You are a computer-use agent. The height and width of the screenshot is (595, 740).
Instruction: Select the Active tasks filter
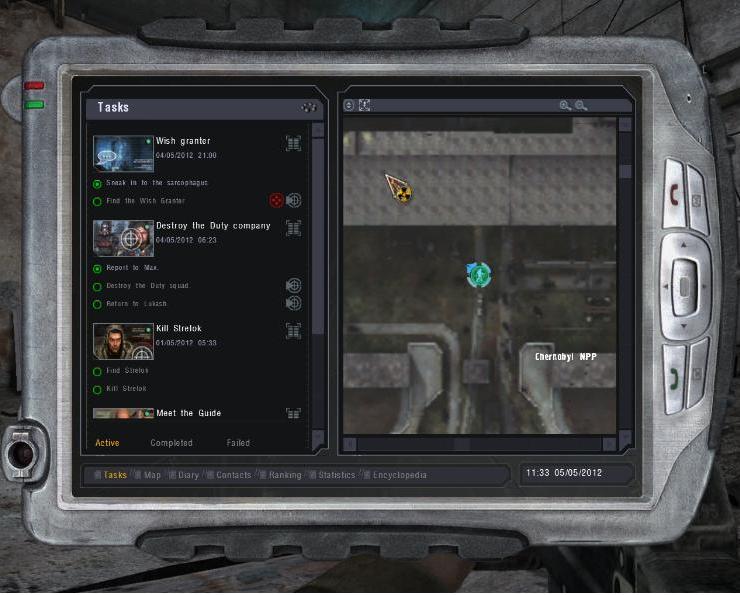click(107, 443)
